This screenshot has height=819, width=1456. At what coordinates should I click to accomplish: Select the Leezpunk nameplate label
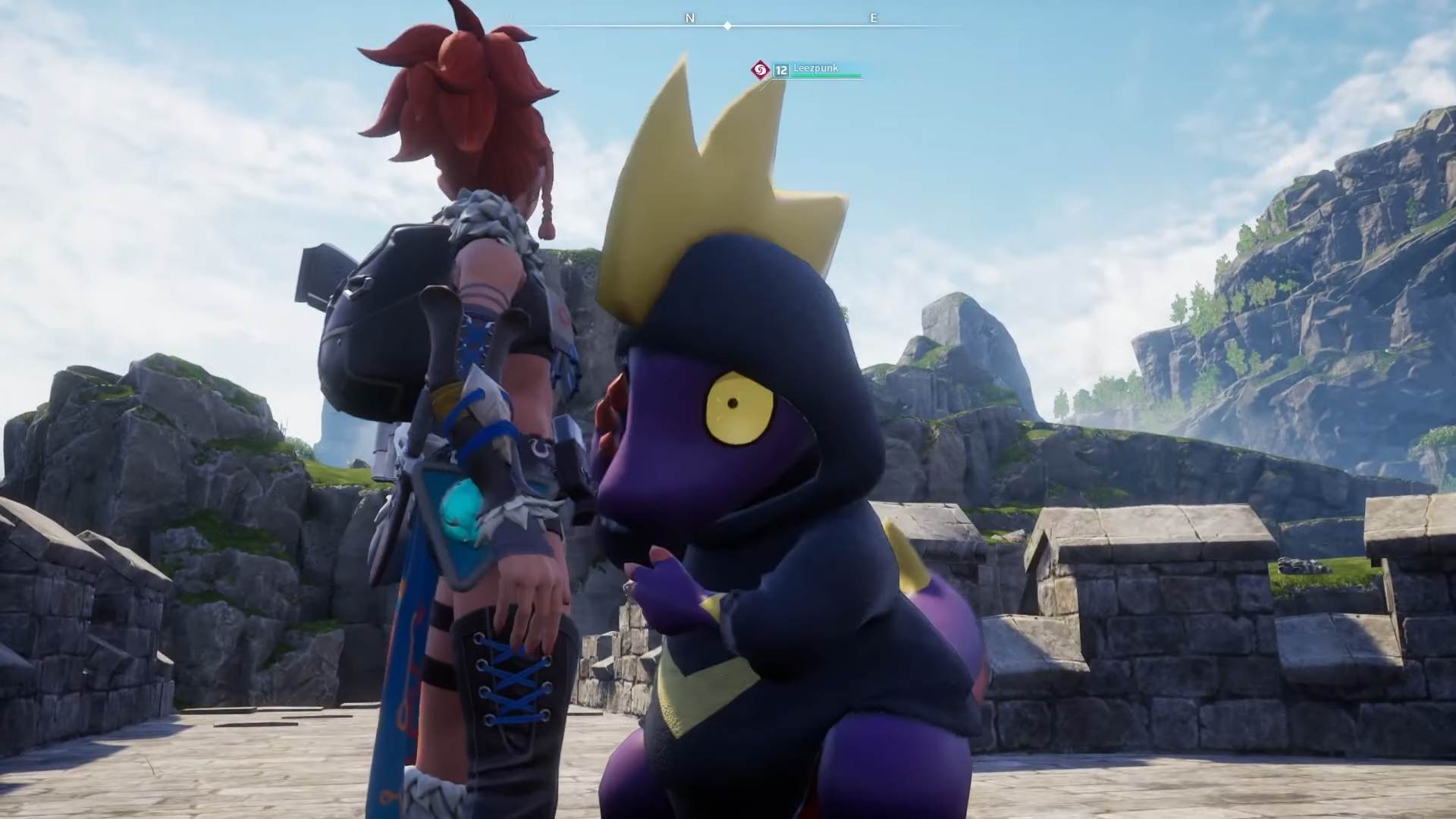pos(815,68)
